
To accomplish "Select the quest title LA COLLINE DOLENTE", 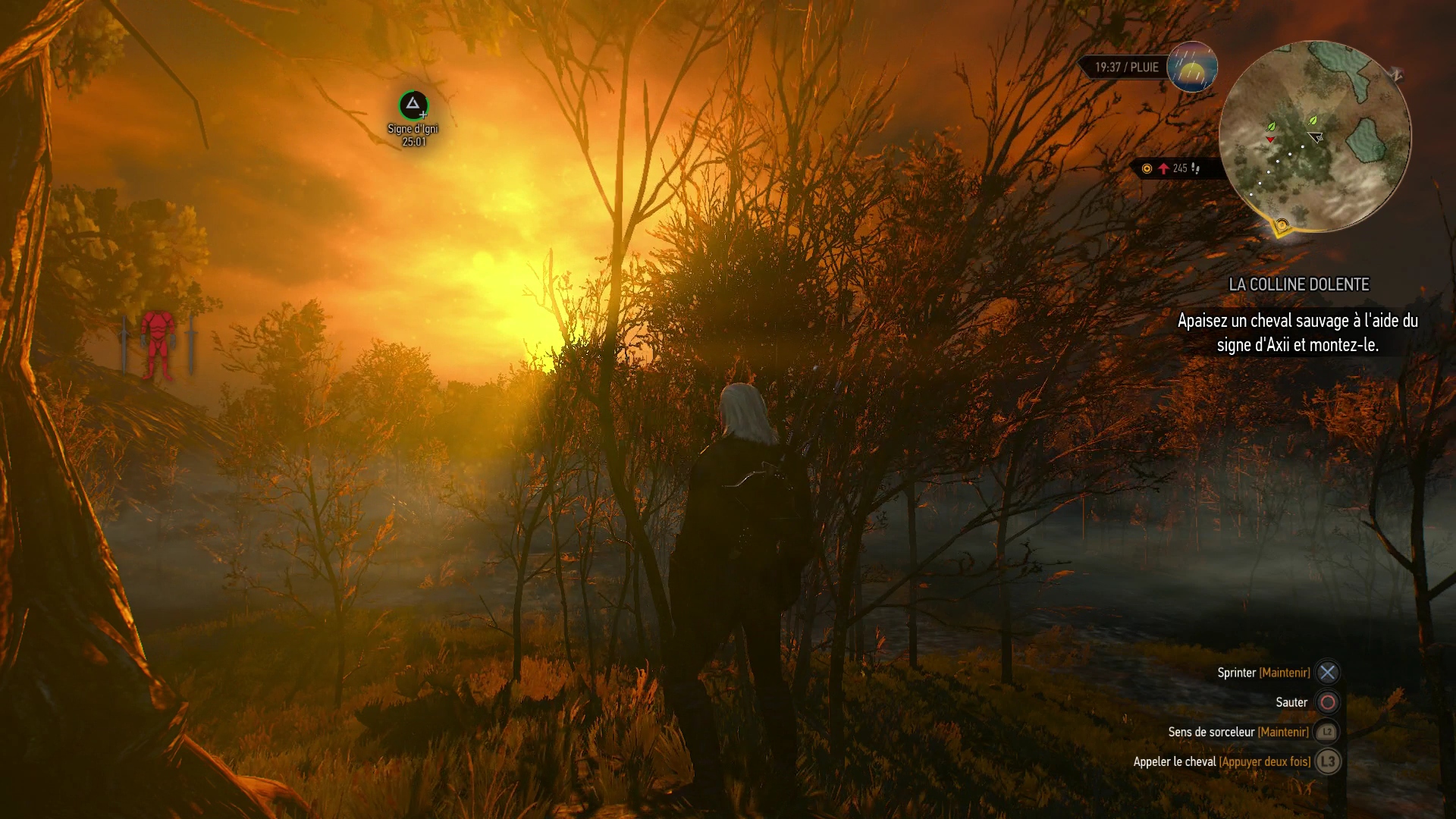I will pyautogui.click(x=1298, y=284).
